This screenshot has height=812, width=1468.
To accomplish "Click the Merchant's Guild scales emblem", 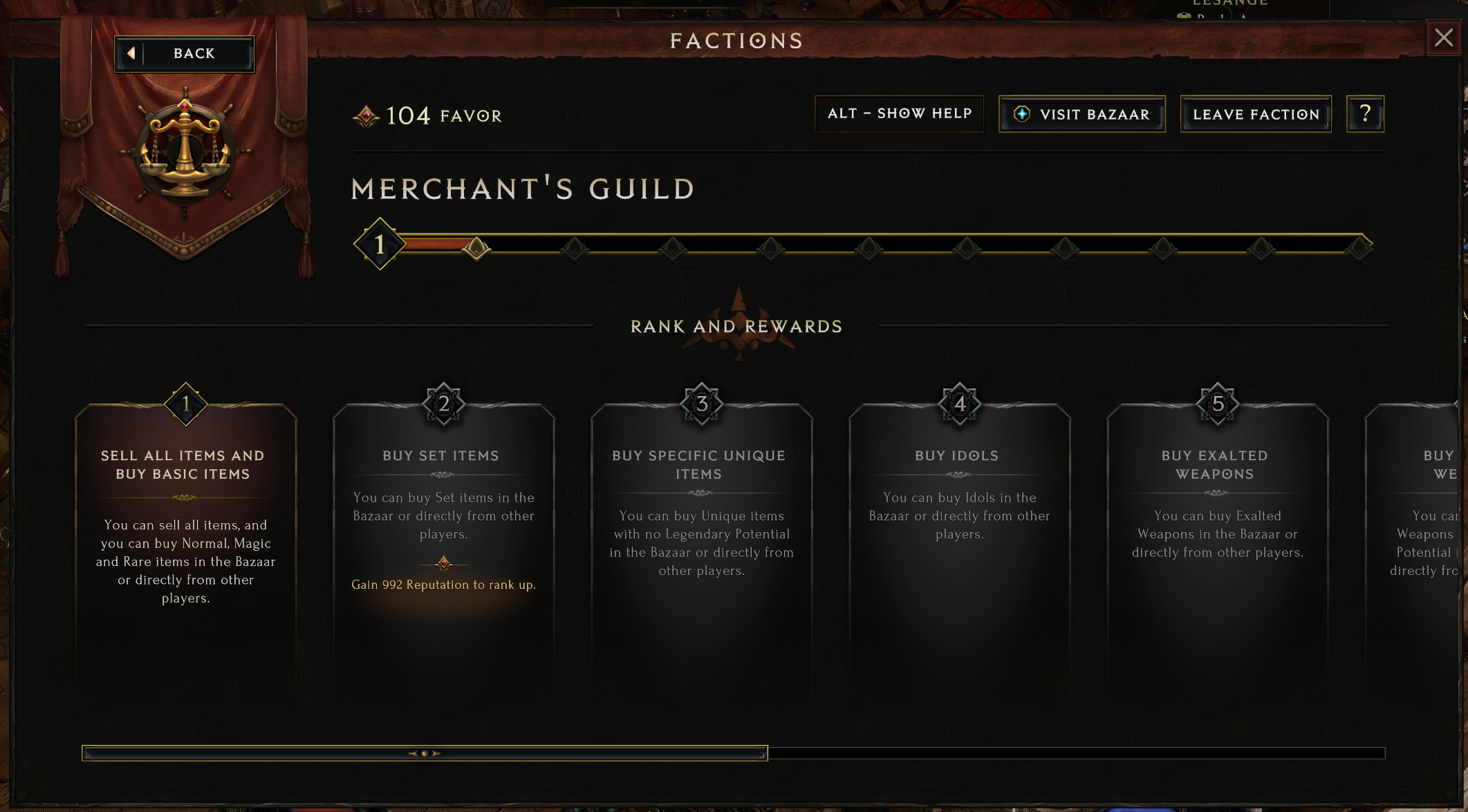I will 185,149.
